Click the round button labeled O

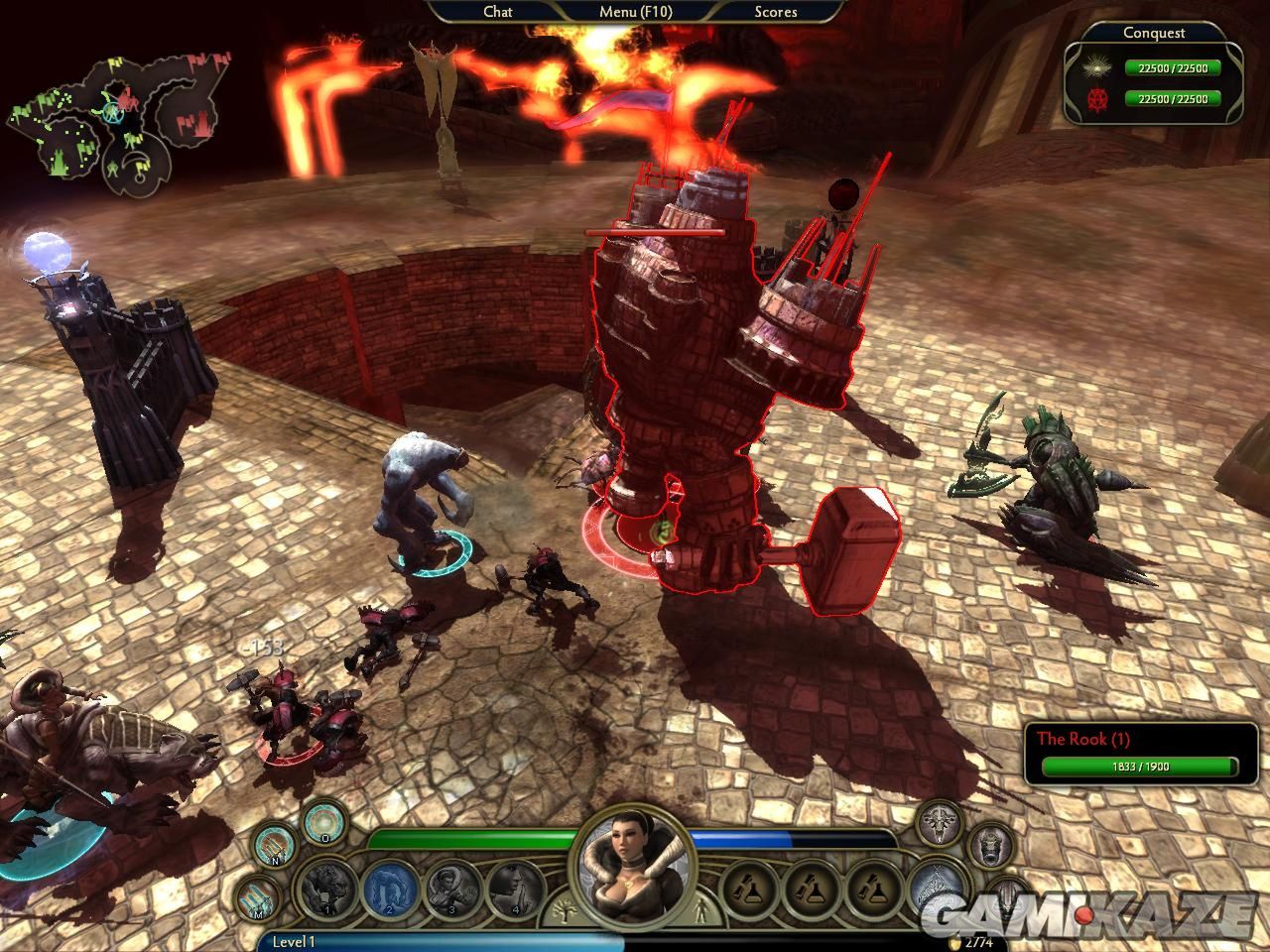pos(323,822)
